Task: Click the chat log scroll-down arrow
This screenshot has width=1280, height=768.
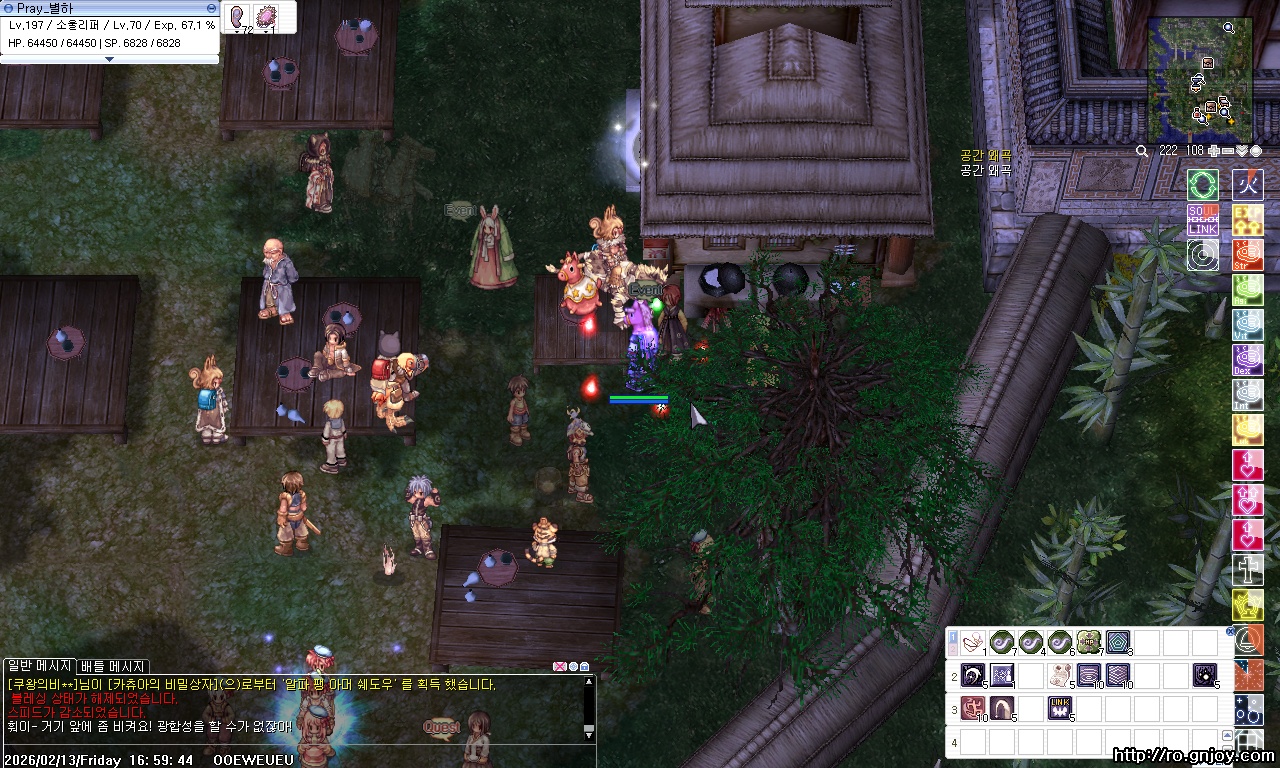Action: (589, 734)
